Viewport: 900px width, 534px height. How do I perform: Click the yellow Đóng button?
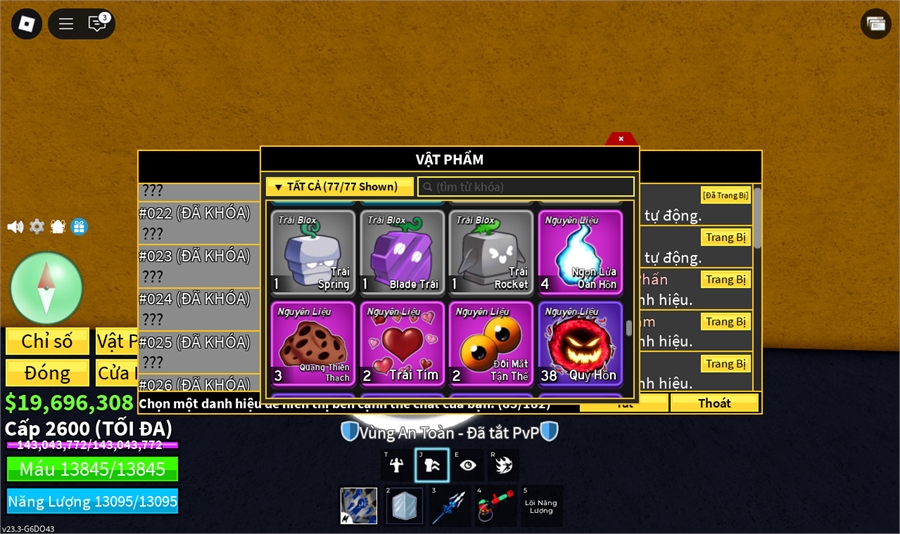(47, 373)
